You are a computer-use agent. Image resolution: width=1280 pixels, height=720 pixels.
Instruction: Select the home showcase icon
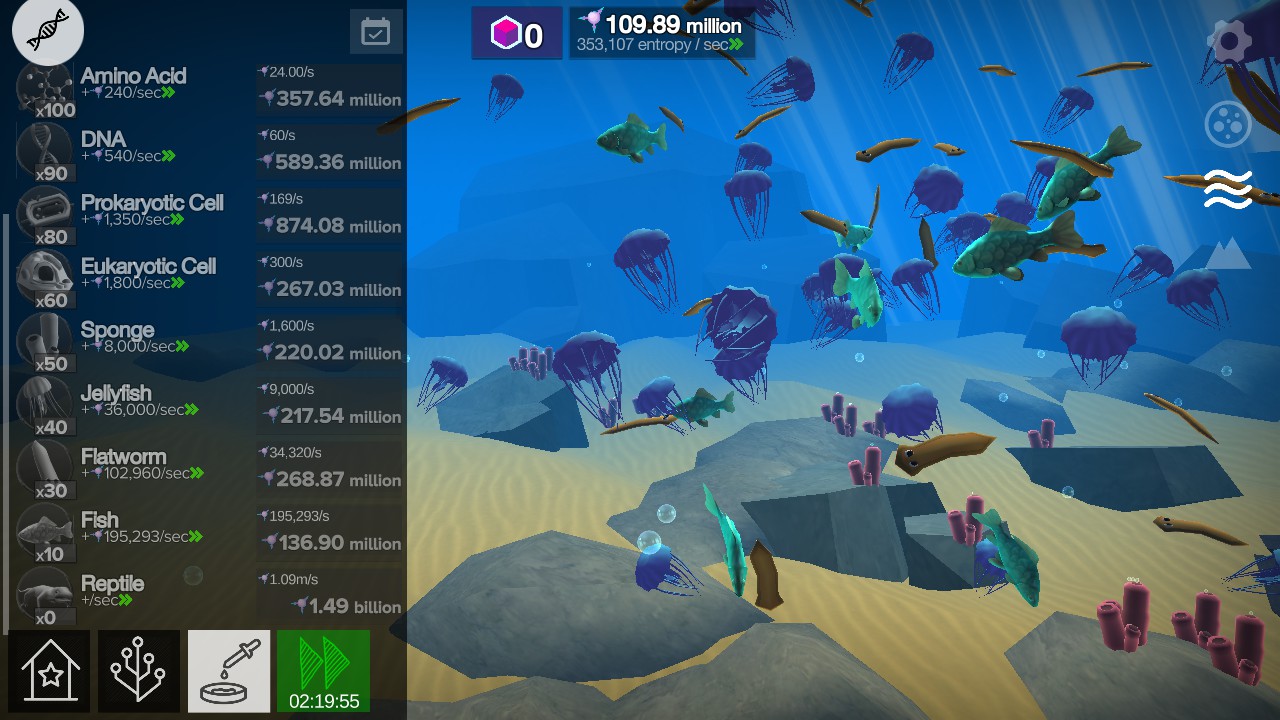click(50, 671)
